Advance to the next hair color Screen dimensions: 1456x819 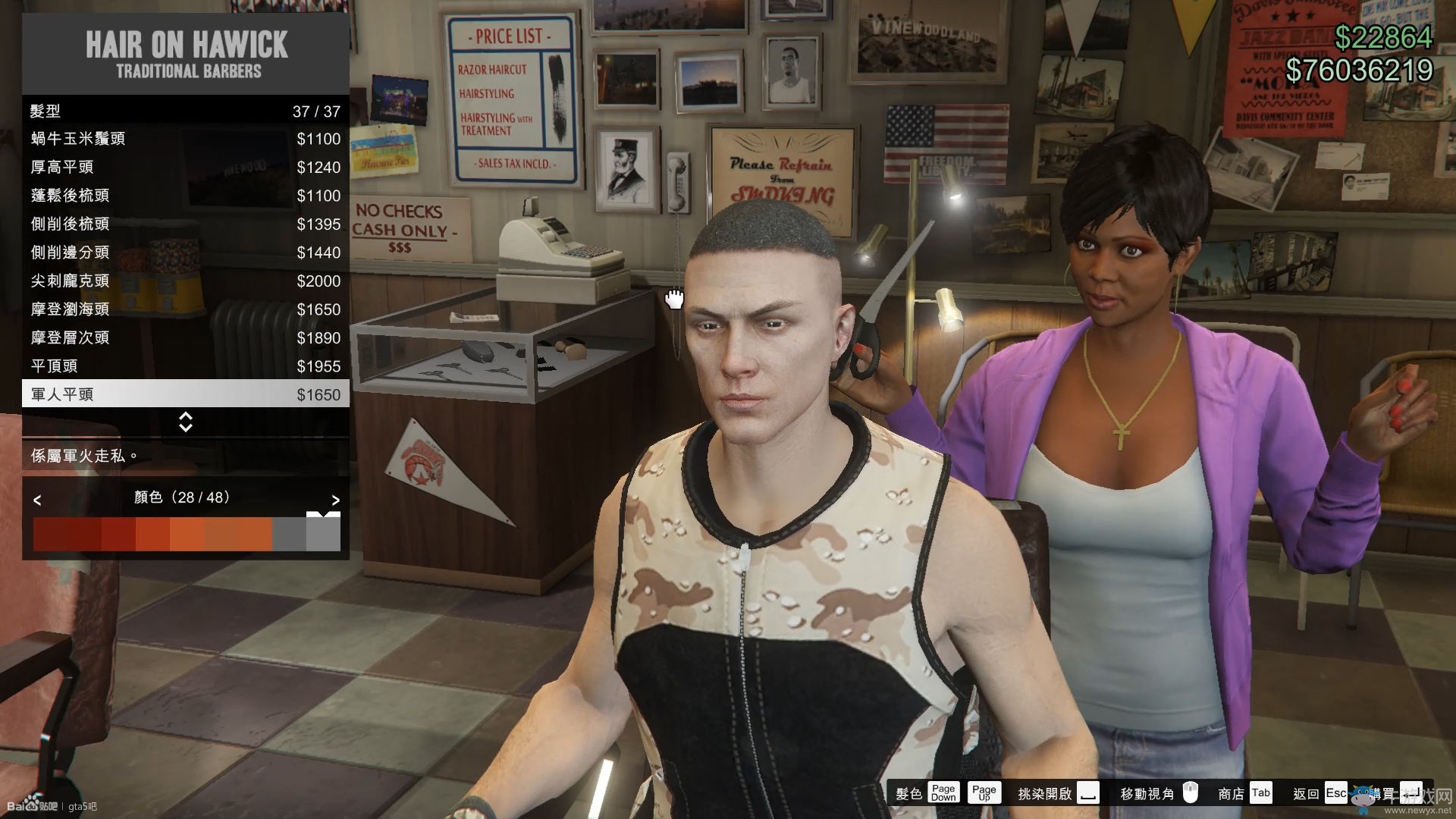[335, 500]
